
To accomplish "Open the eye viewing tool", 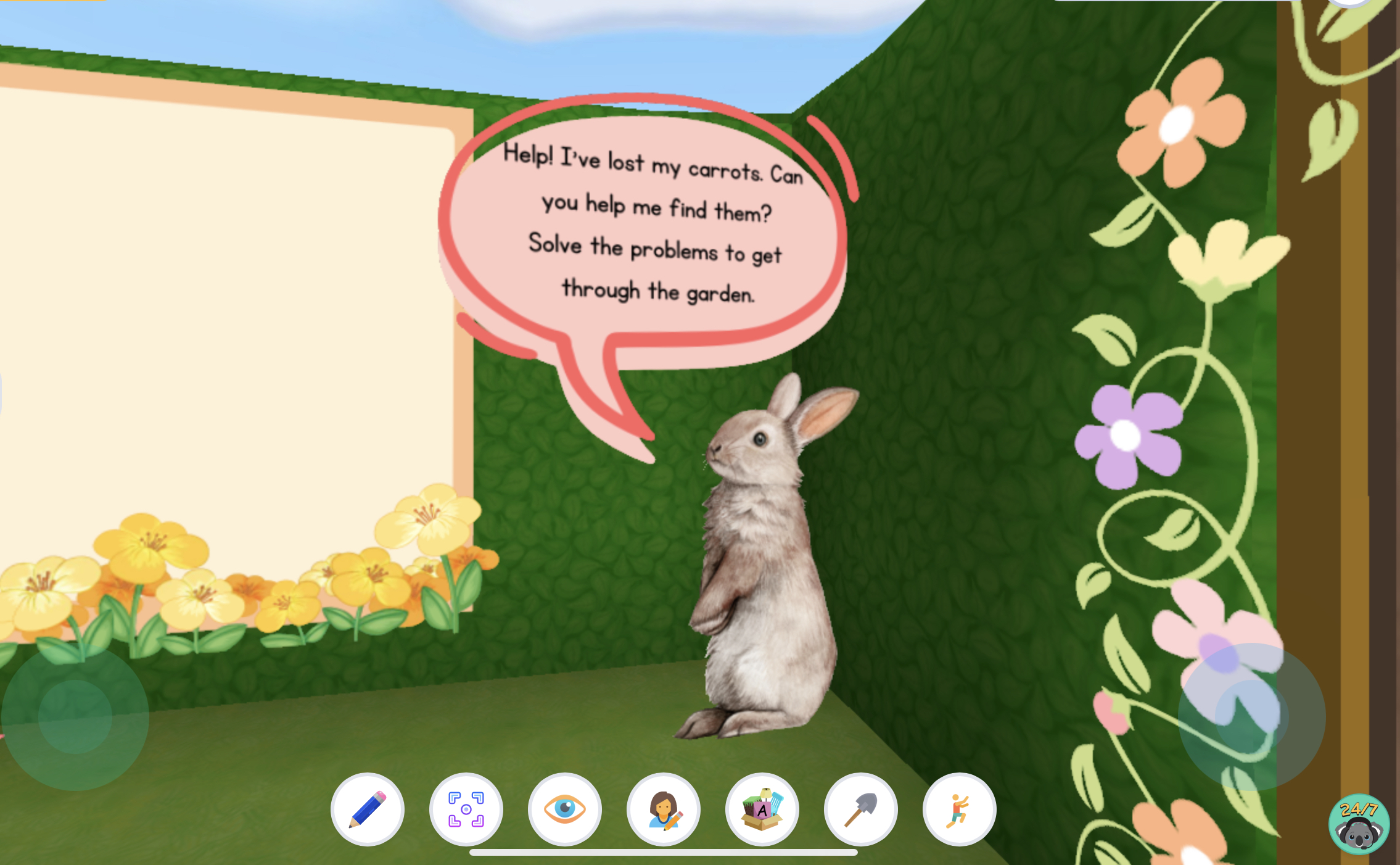I will 565,809.
